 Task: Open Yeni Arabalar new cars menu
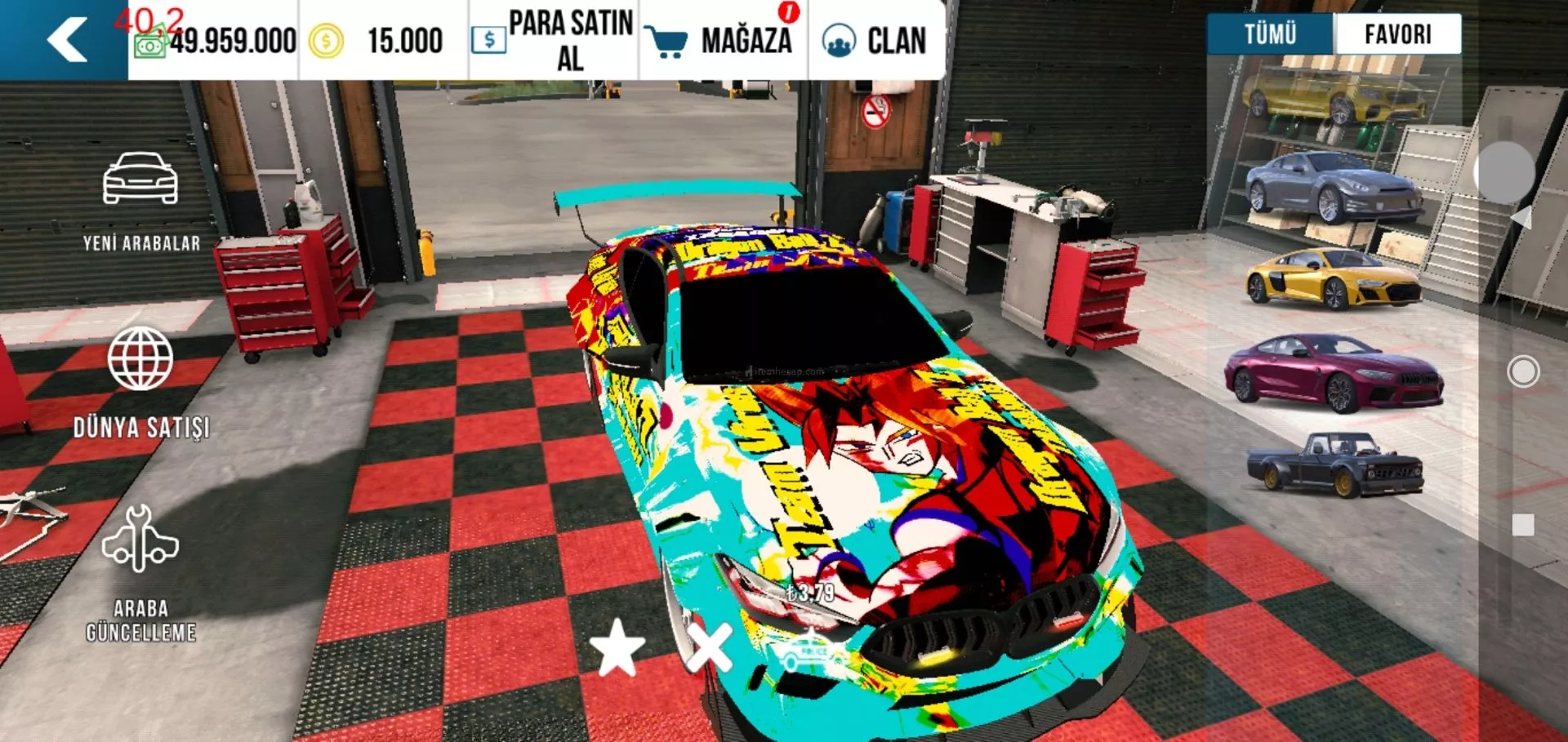coord(140,201)
